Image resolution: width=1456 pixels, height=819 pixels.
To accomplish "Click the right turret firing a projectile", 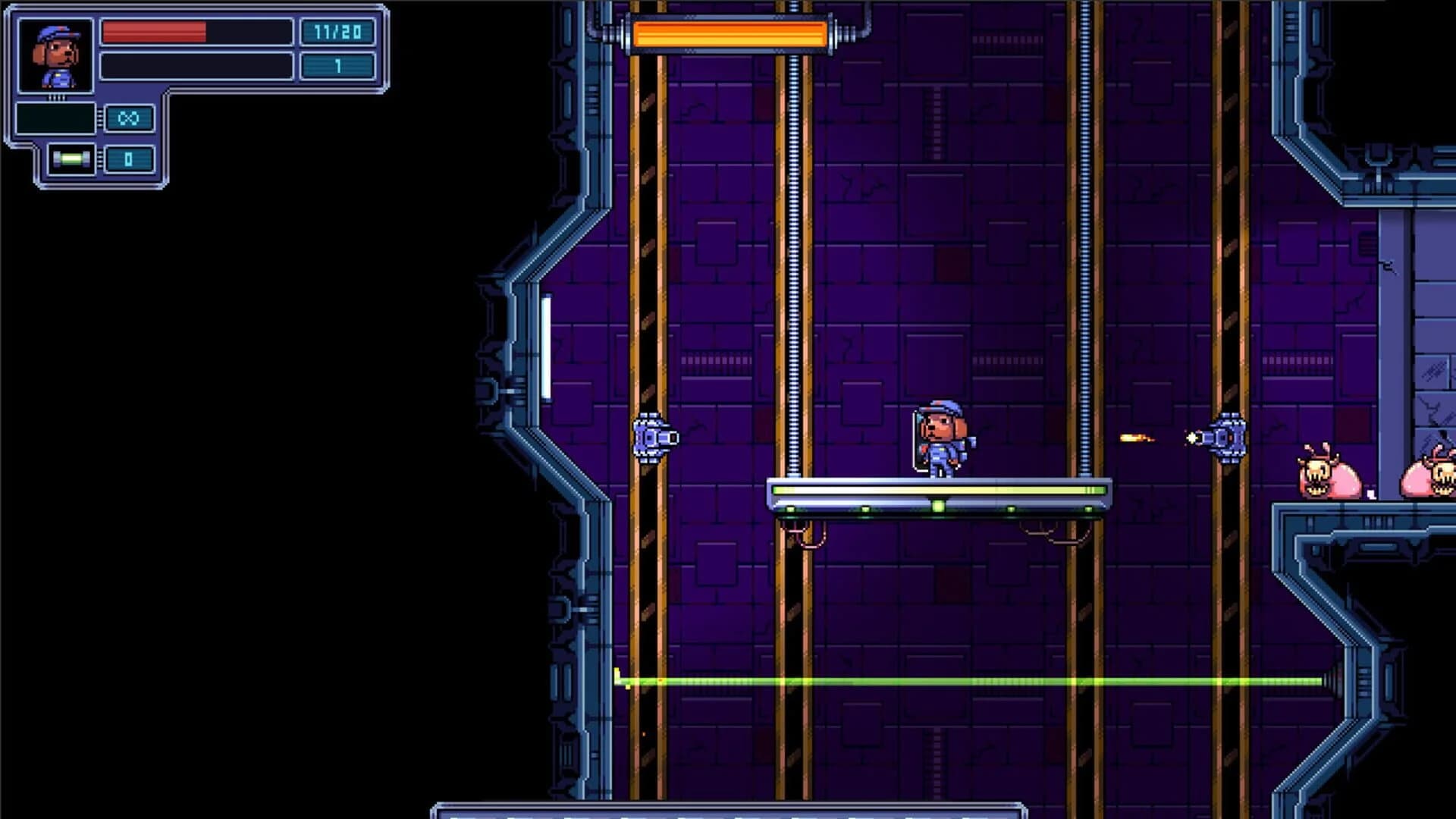I will [x=1228, y=436].
